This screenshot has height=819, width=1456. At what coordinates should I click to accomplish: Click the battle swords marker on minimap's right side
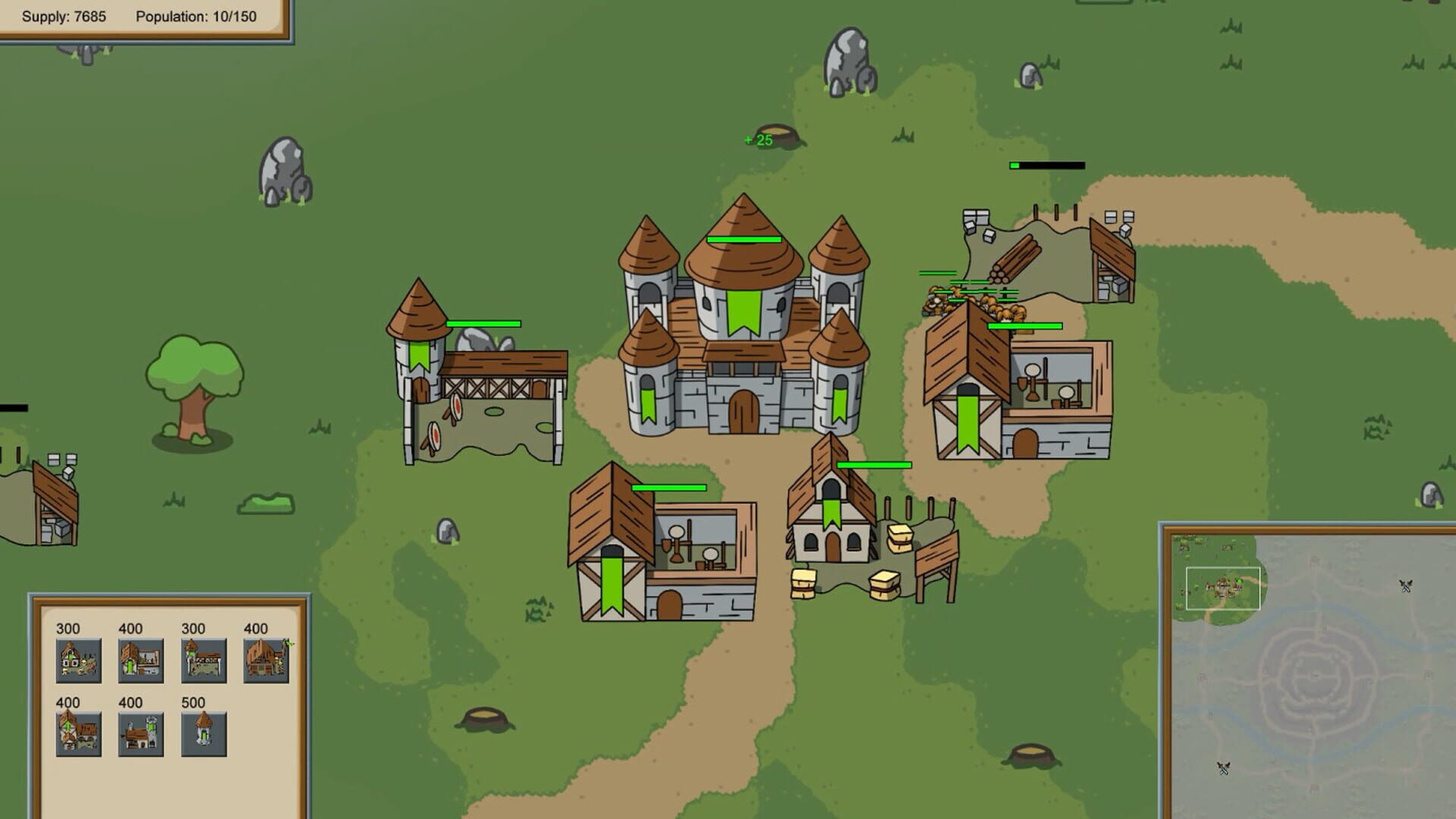pyautogui.click(x=1407, y=587)
